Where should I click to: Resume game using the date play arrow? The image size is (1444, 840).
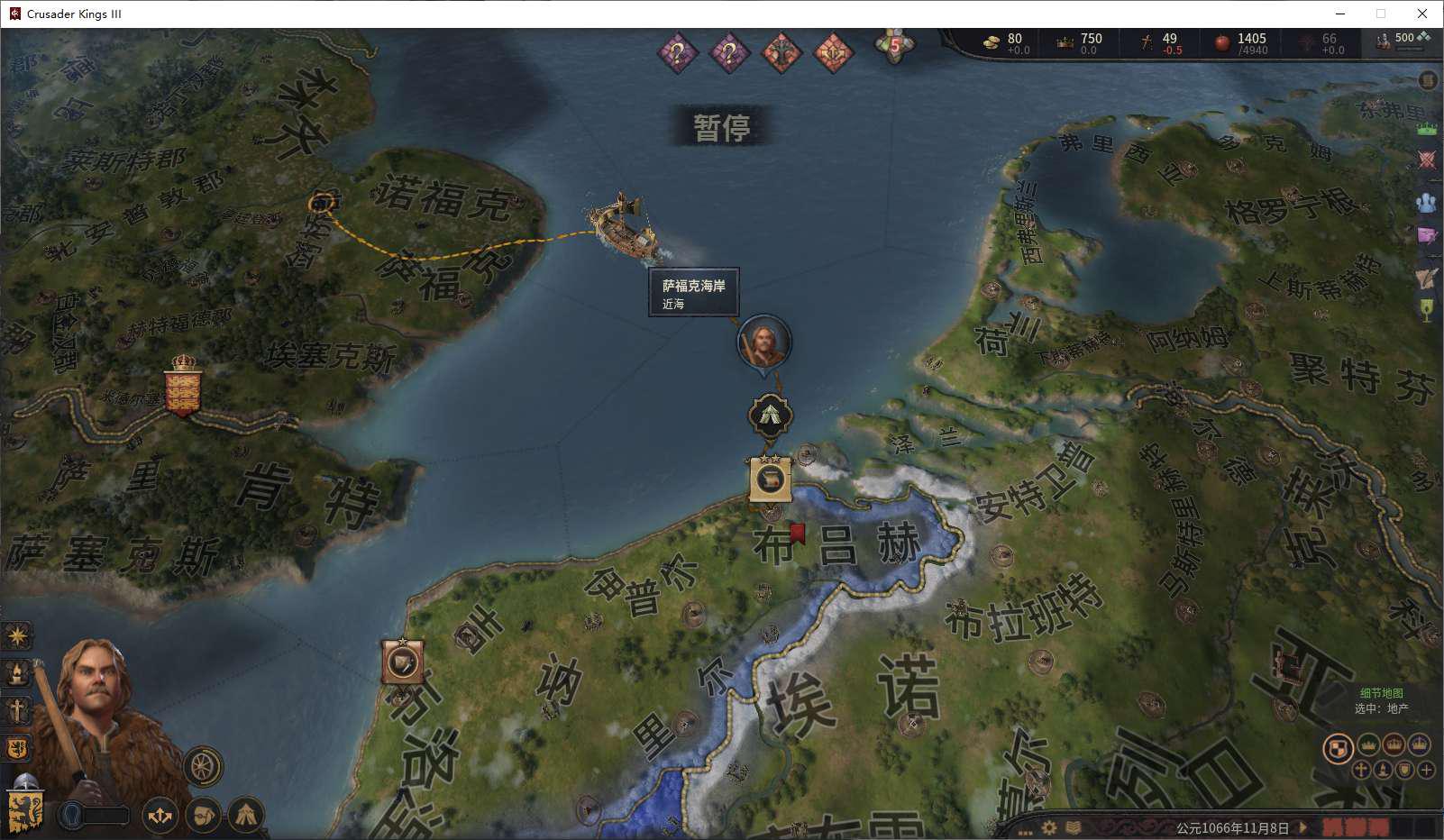1302,826
